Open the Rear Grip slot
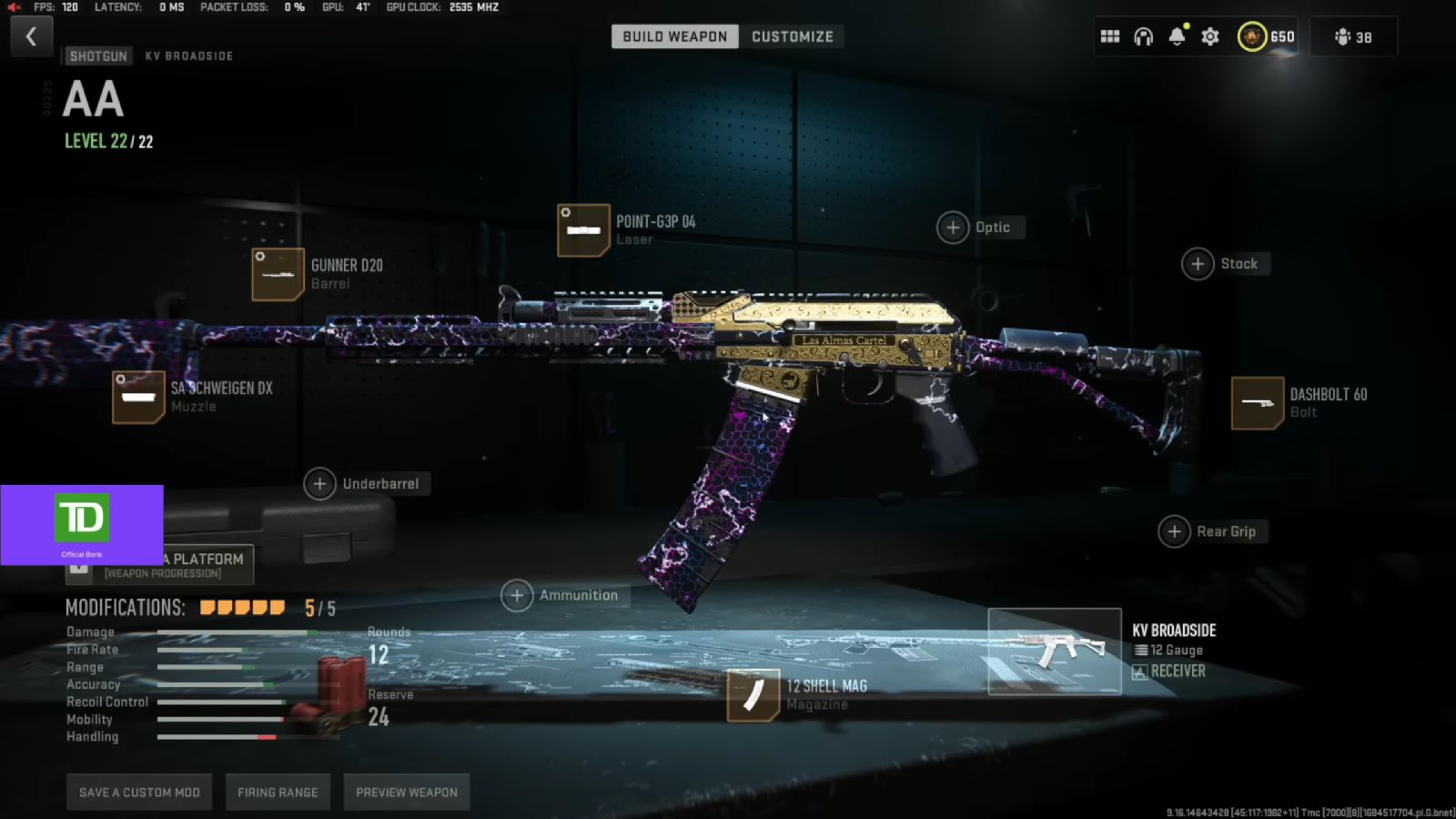The image size is (1456, 819). click(1175, 531)
